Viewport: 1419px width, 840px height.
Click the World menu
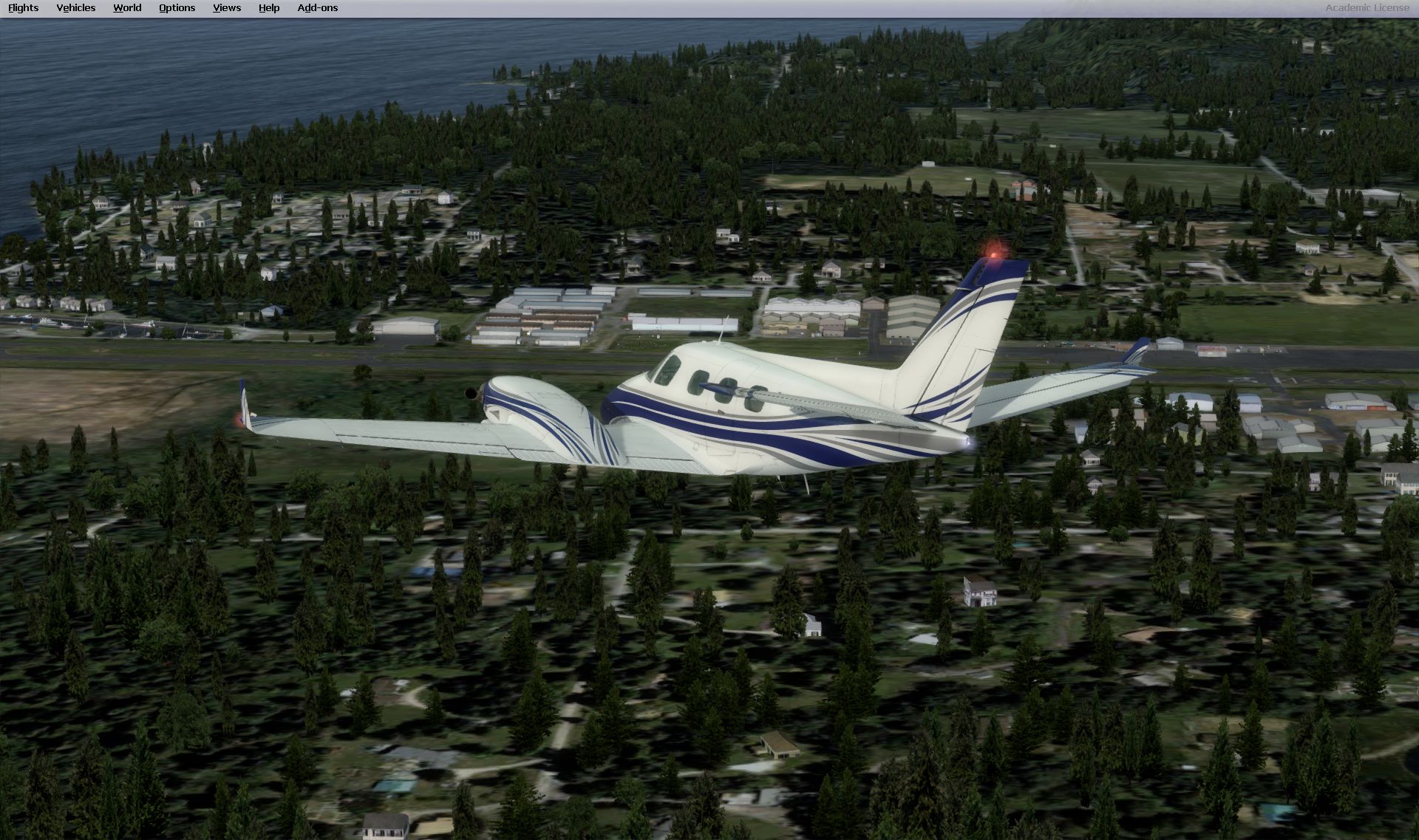tap(127, 8)
